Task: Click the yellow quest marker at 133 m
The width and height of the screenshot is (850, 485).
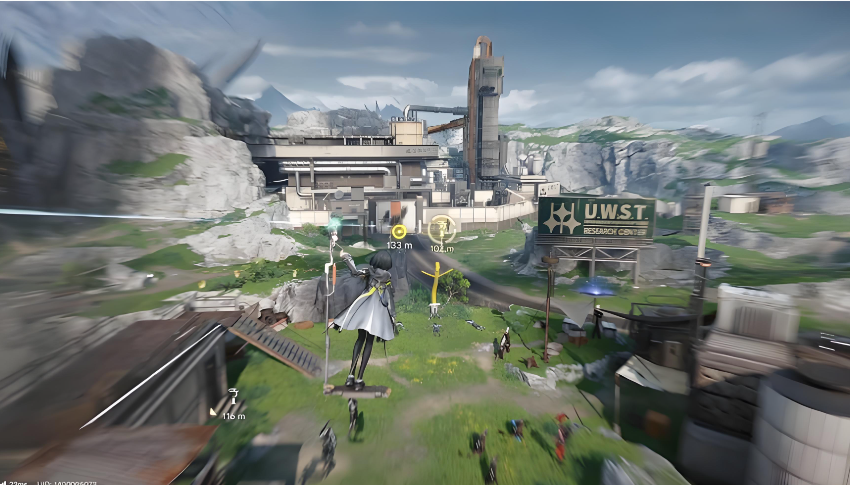Action: (399, 232)
